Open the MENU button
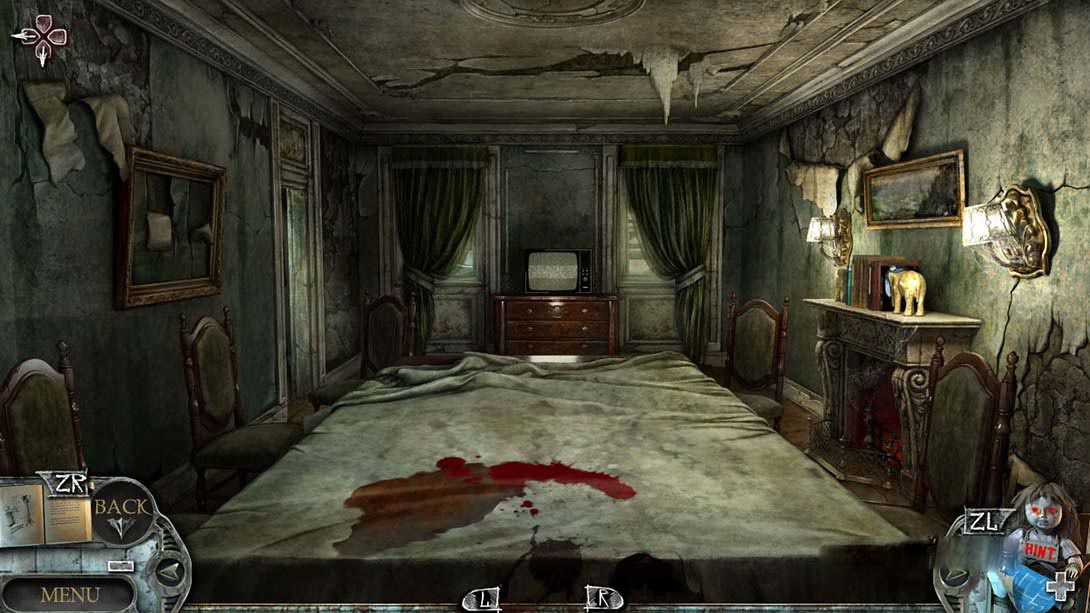Viewport: 1090px width, 613px height. click(70, 594)
